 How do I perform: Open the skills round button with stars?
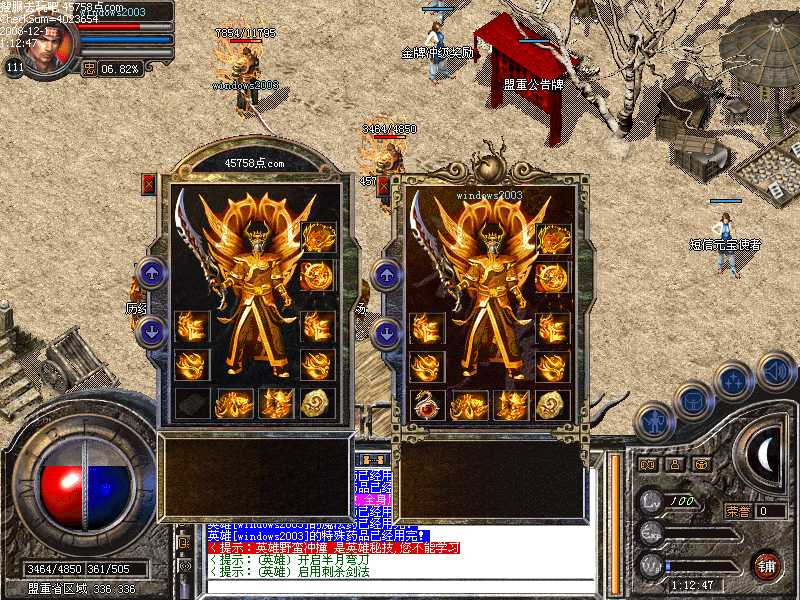coord(735,381)
